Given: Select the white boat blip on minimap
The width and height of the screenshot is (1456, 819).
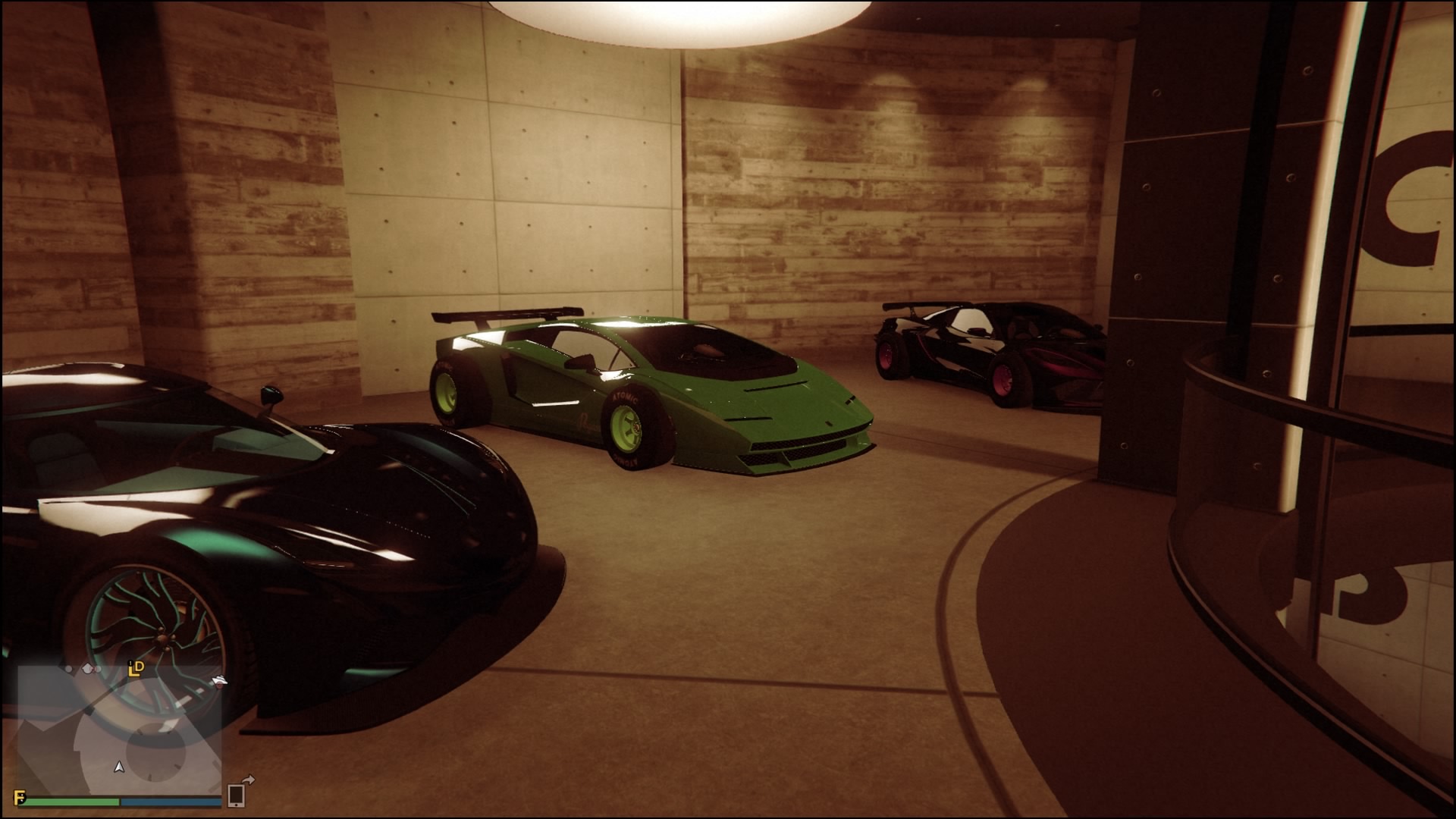Looking at the screenshot, I should click(x=219, y=681).
